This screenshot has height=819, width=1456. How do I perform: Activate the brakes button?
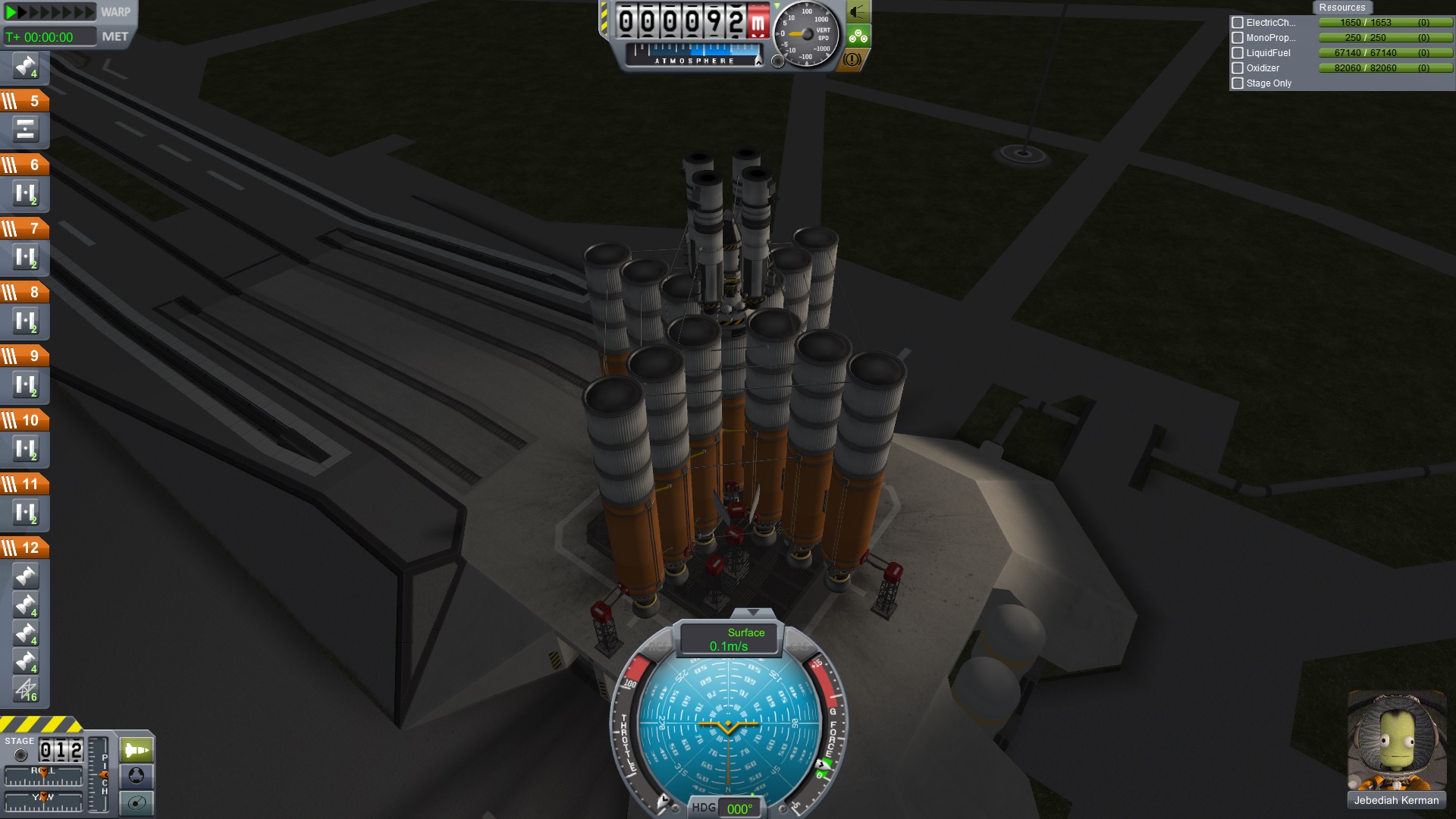point(852,59)
